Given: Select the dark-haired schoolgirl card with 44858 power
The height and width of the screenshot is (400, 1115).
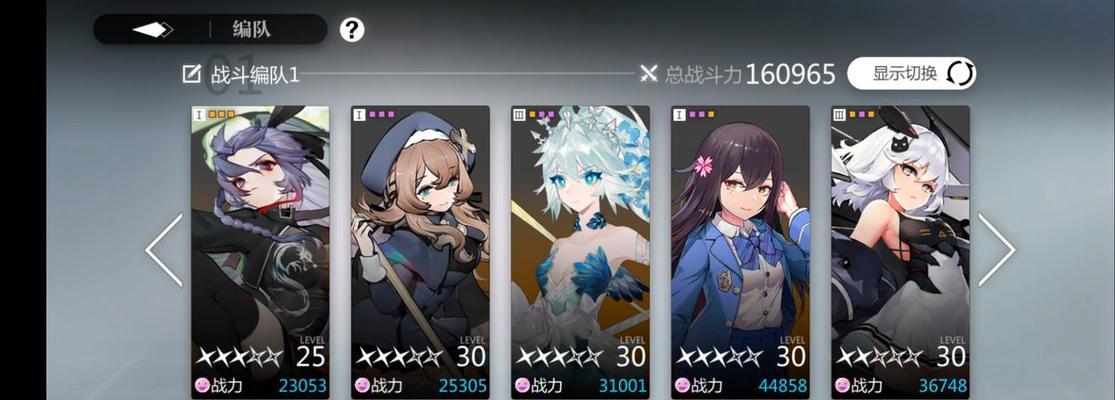Looking at the screenshot, I should [740, 250].
